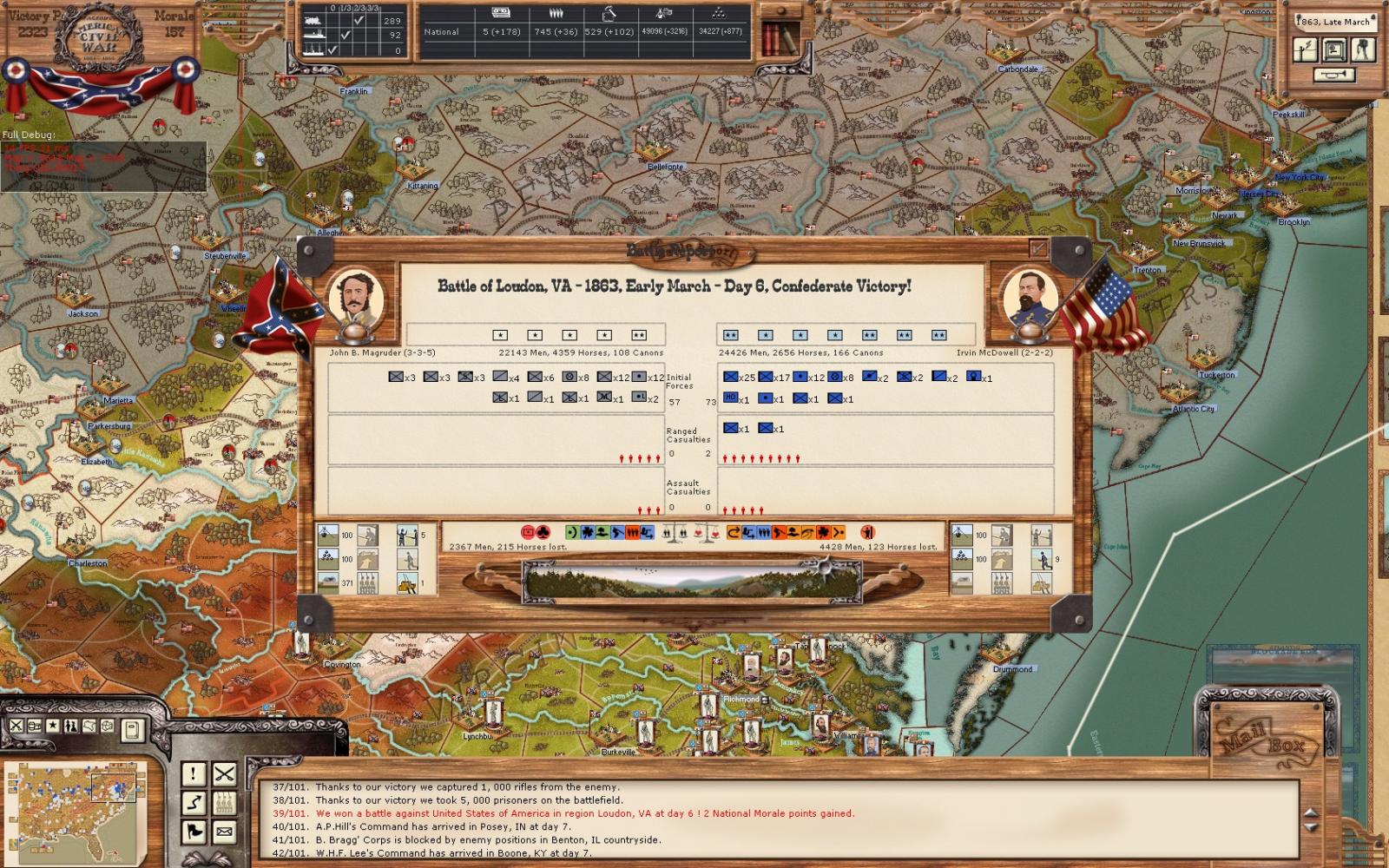The image size is (1389, 868).
Task: Open the bookshelf ledger in top bar
Action: [780, 36]
